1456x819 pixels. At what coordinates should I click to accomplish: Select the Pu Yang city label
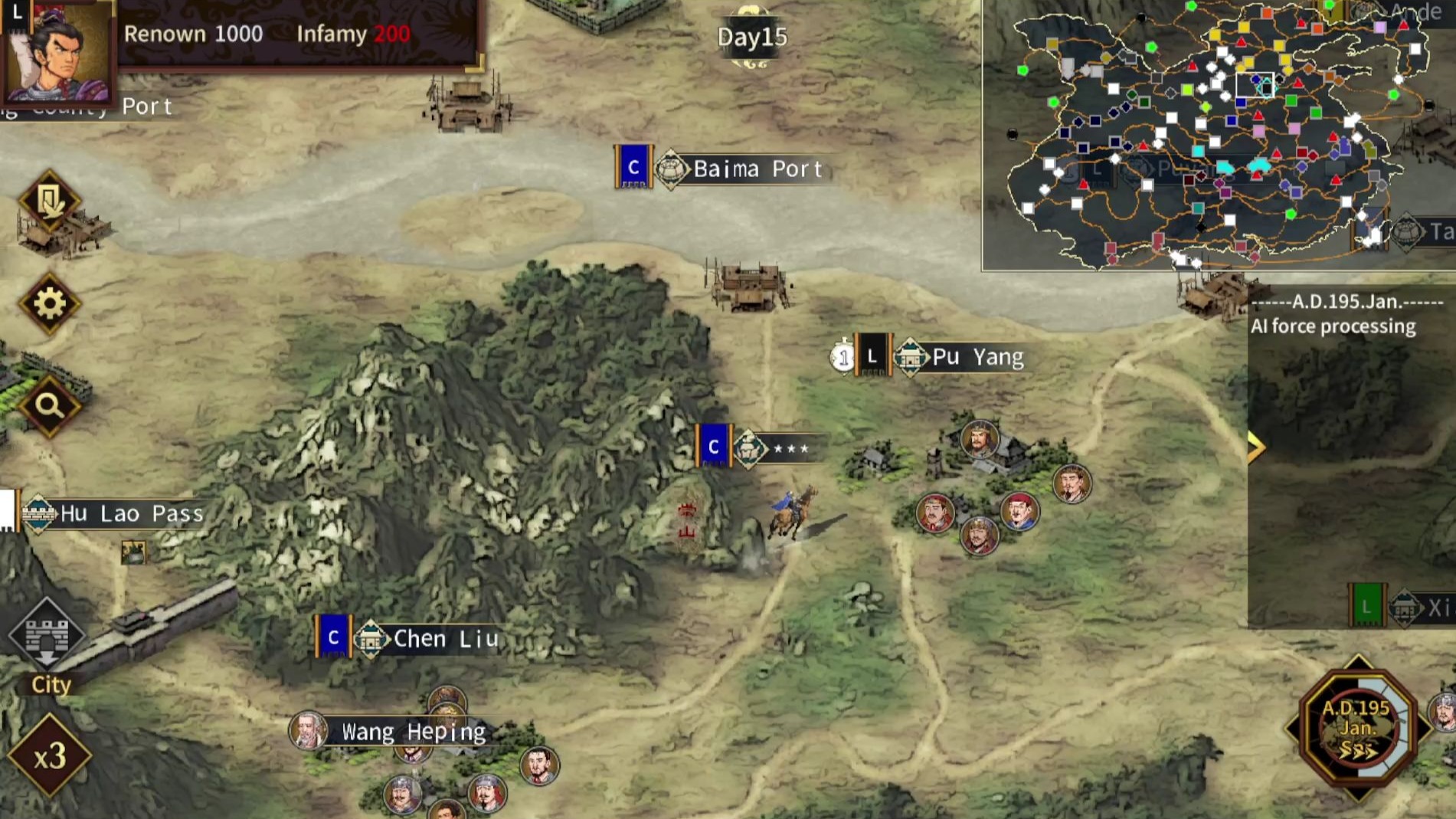click(977, 357)
